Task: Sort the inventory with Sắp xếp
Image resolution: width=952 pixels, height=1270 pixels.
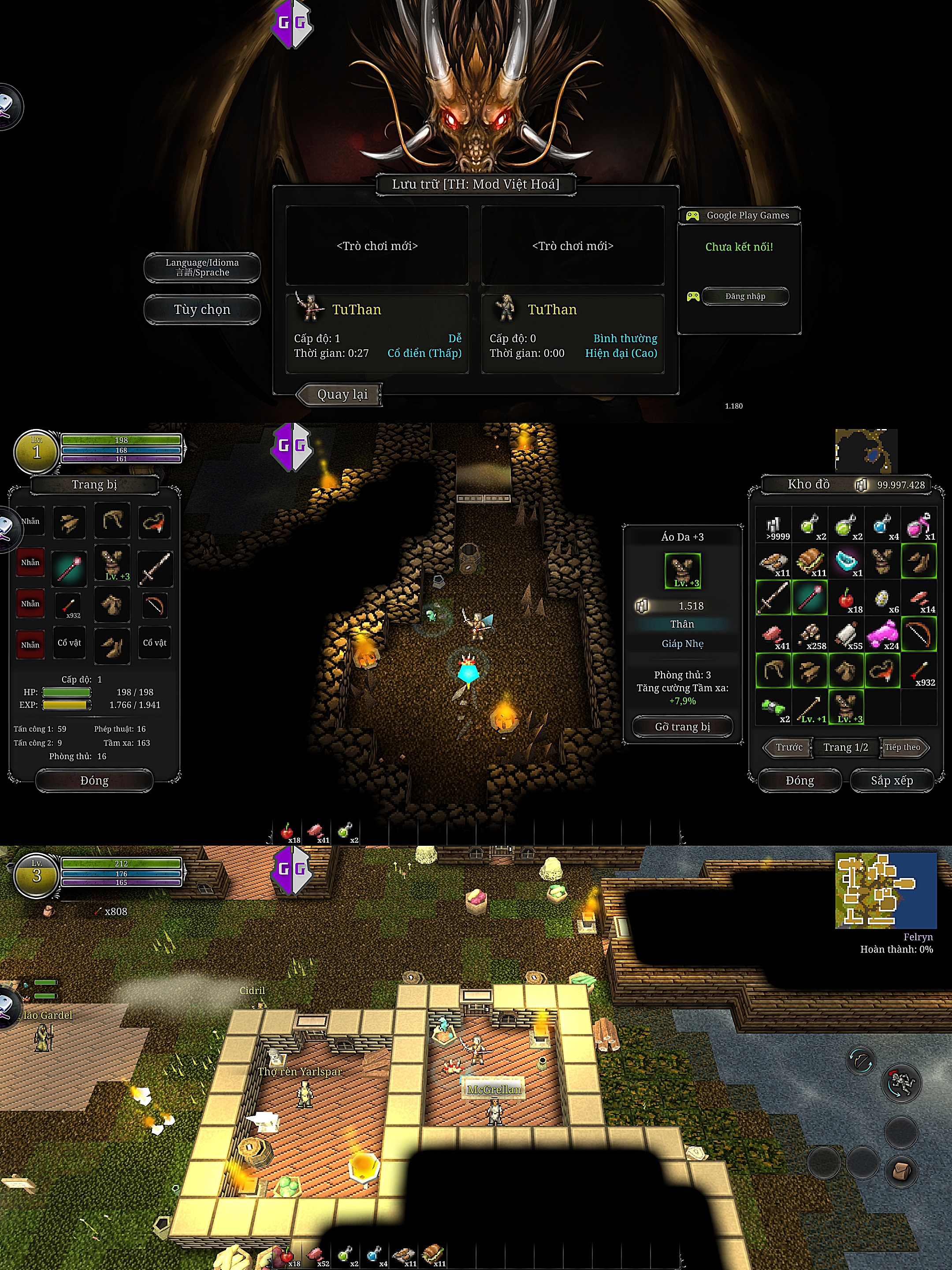Action: 891,780
